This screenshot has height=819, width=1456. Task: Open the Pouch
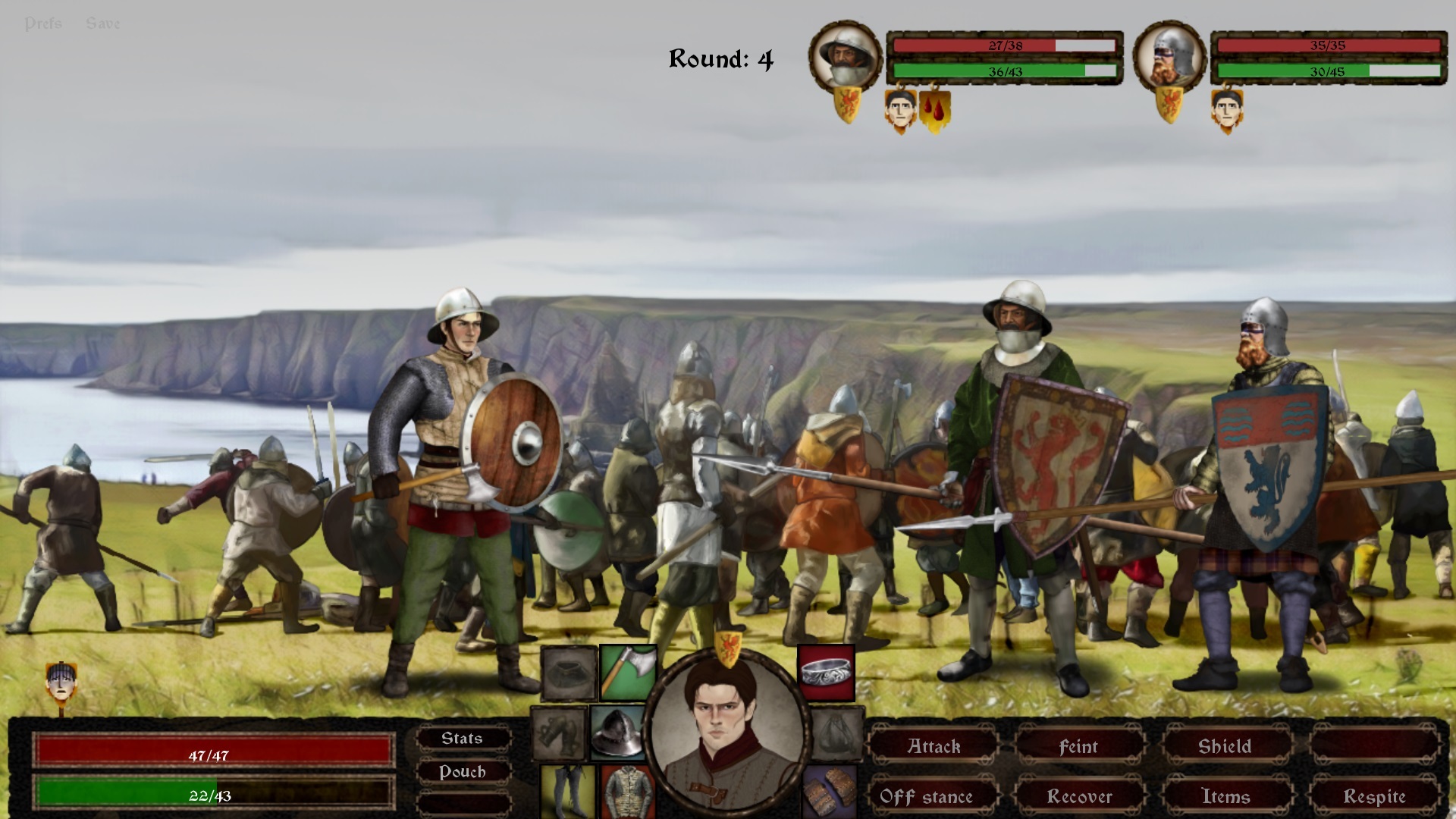pos(462,772)
